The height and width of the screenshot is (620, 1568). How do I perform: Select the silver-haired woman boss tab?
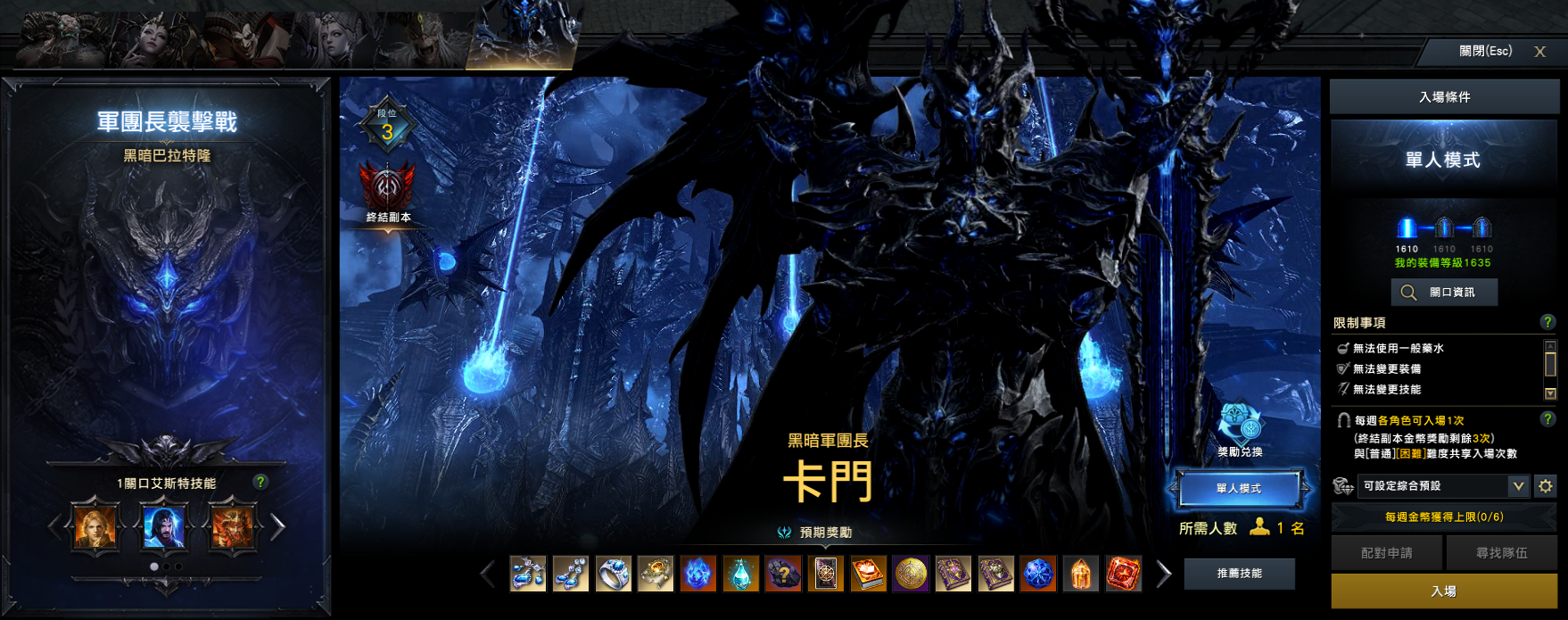point(332,40)
